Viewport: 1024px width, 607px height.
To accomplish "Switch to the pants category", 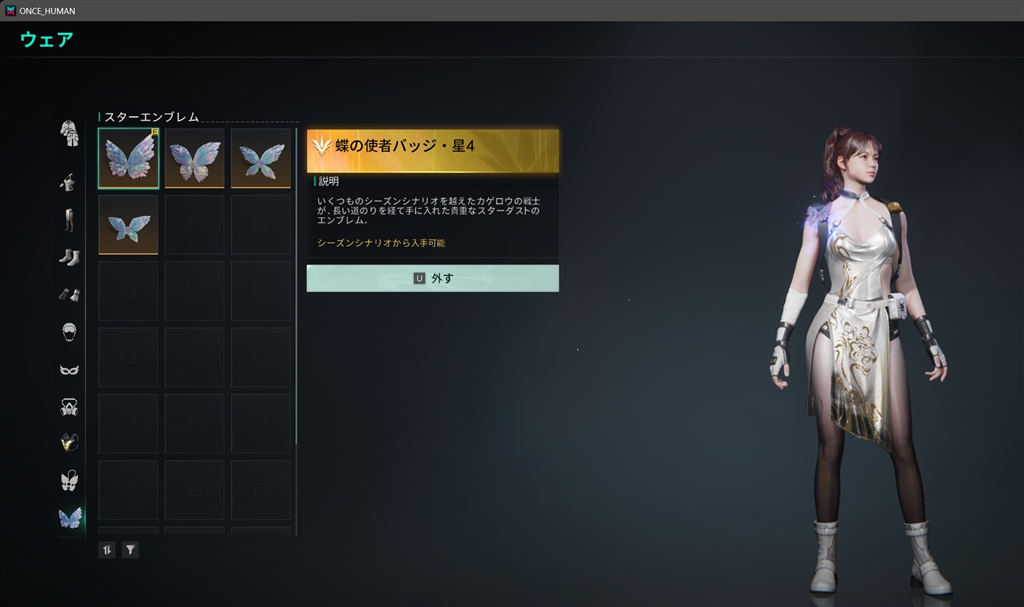I will click(x=69, y=220).
